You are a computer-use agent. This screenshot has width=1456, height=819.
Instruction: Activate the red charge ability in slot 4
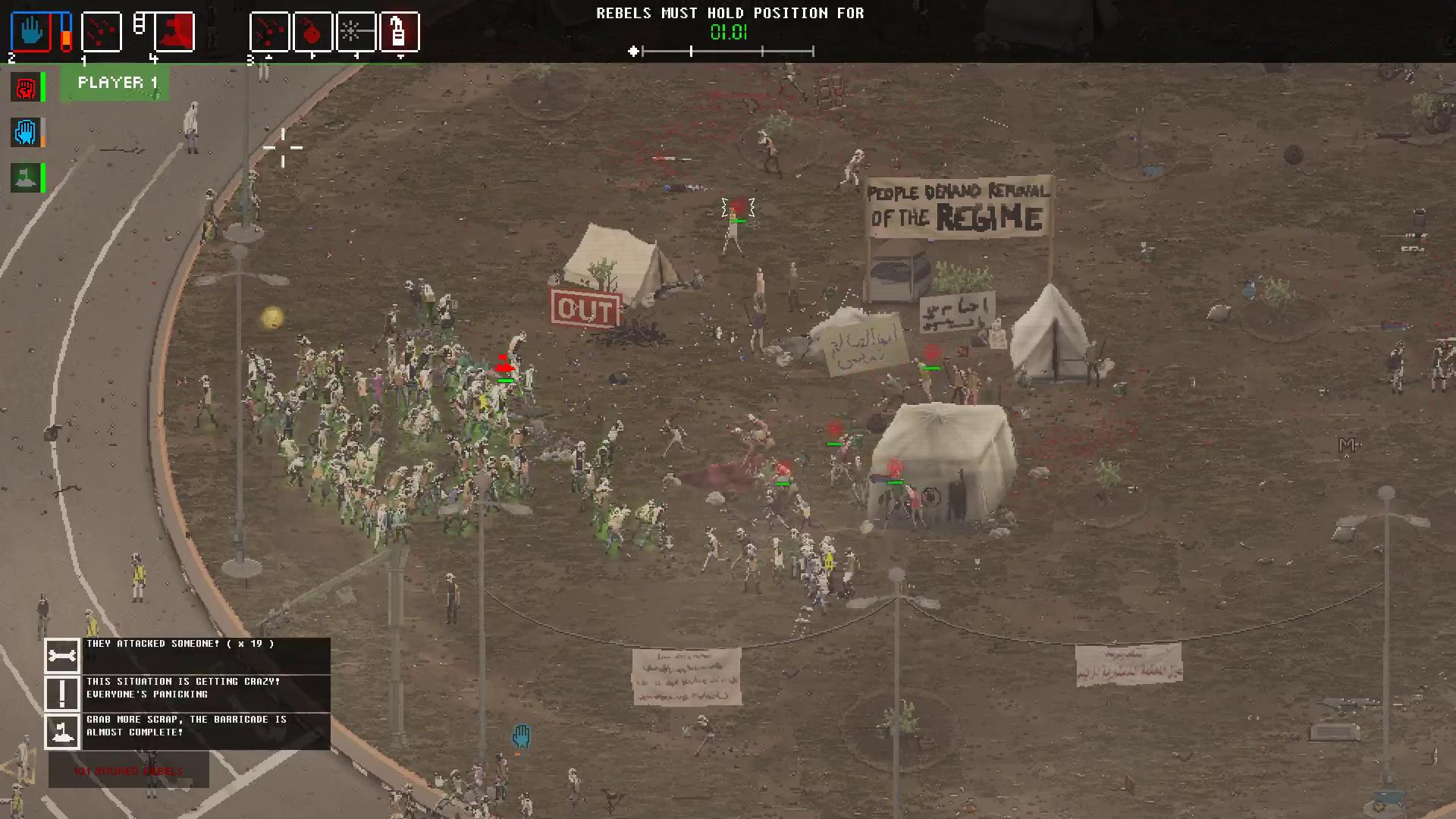175,31
